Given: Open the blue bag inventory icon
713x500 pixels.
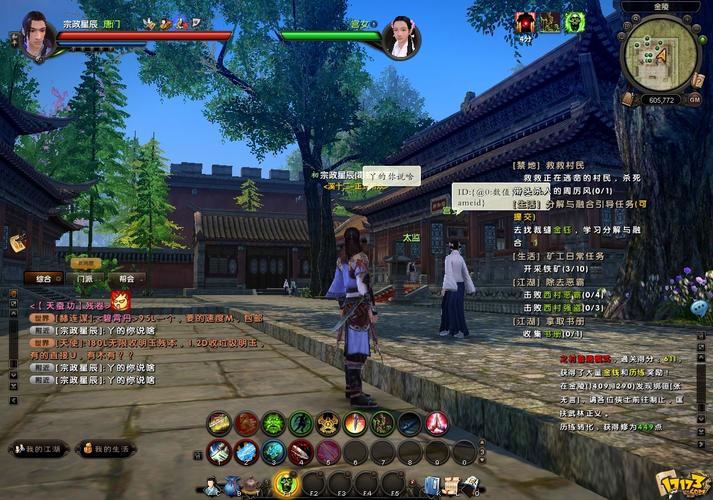Looking at the screenshot, I should point(232,487).
